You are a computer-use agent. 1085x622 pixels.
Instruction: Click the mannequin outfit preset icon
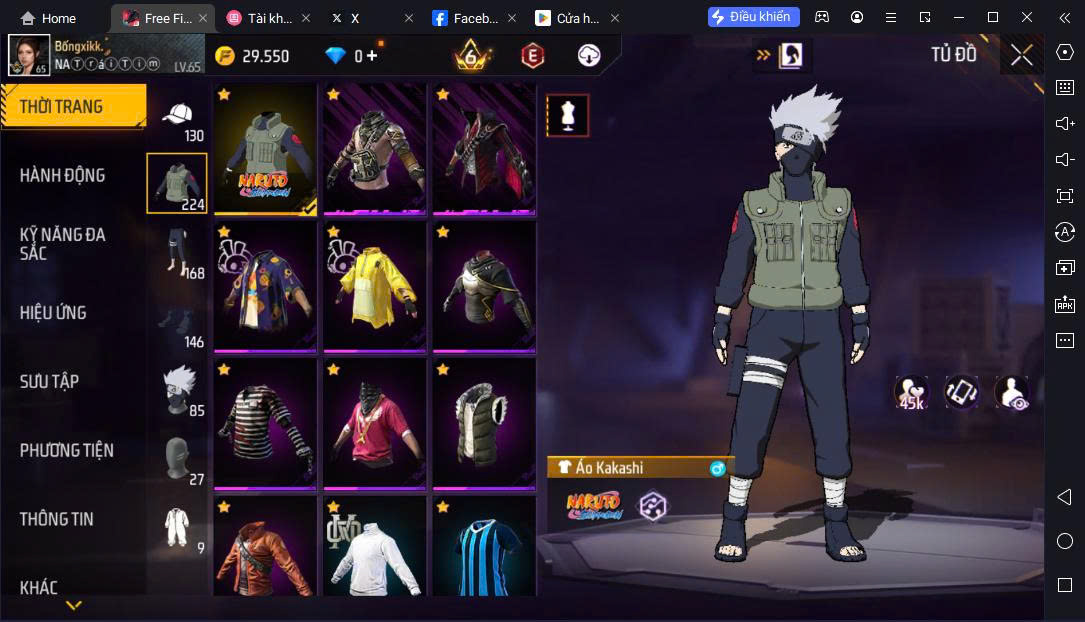coord(567,116)
